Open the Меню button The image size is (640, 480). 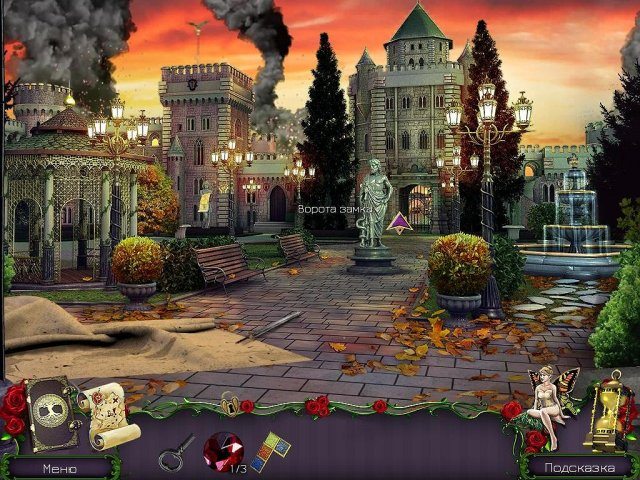58,467
